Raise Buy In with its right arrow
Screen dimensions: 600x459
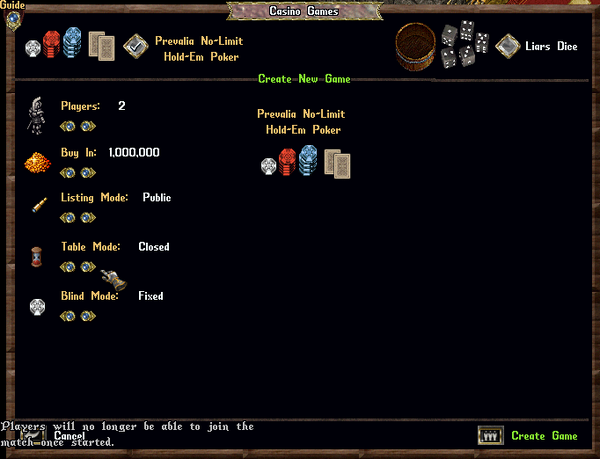click(x=87, y=172)
